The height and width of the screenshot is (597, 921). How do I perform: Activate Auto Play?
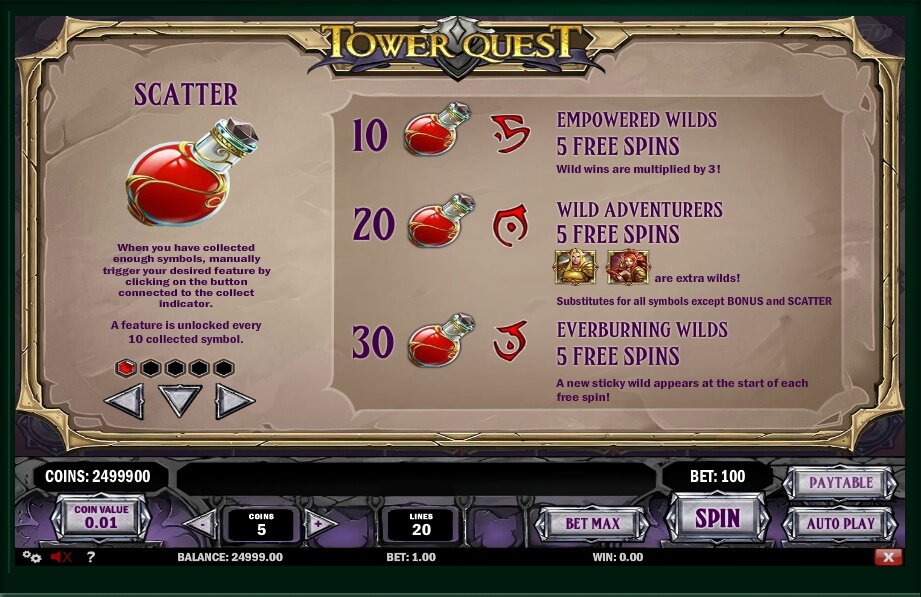[x=840, y=523]
